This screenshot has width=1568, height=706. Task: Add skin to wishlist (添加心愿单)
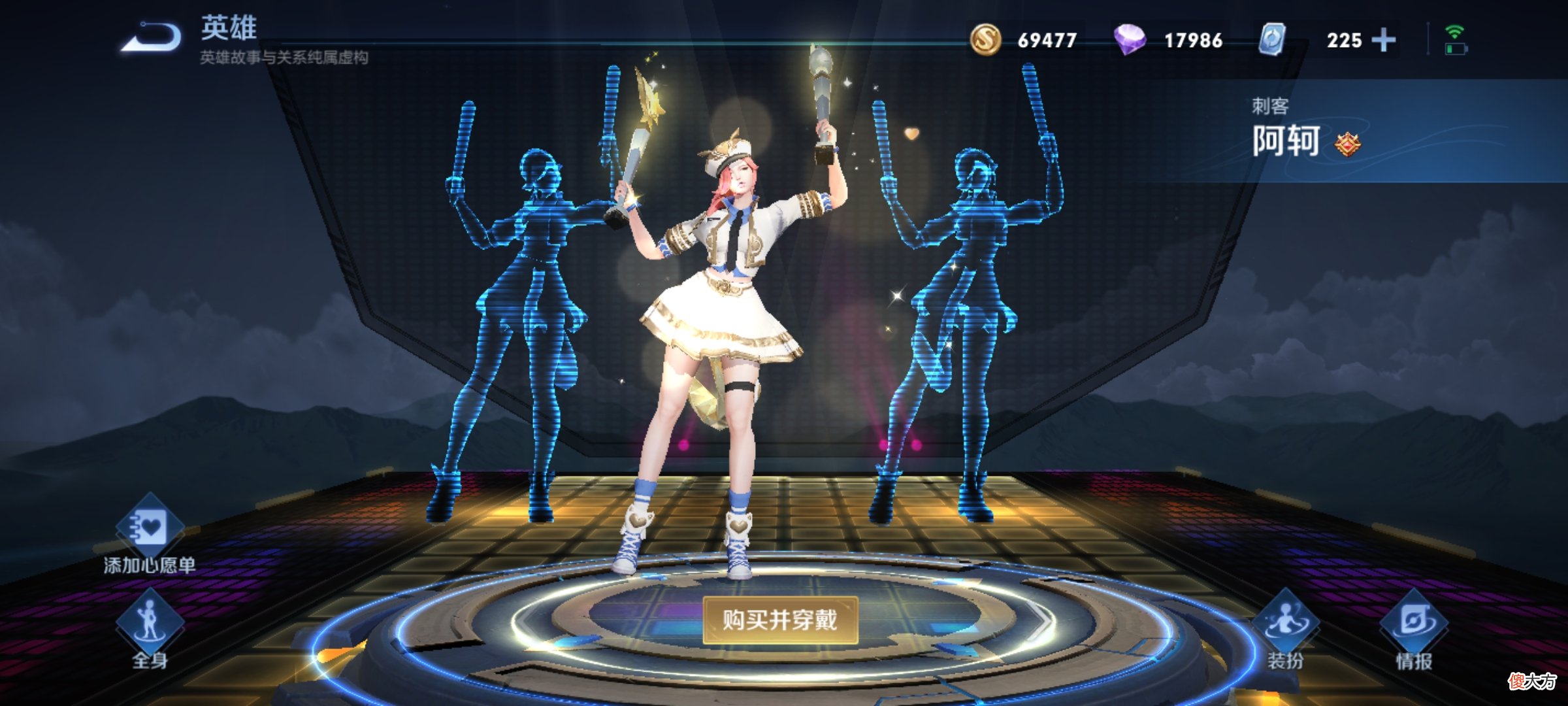150,531
